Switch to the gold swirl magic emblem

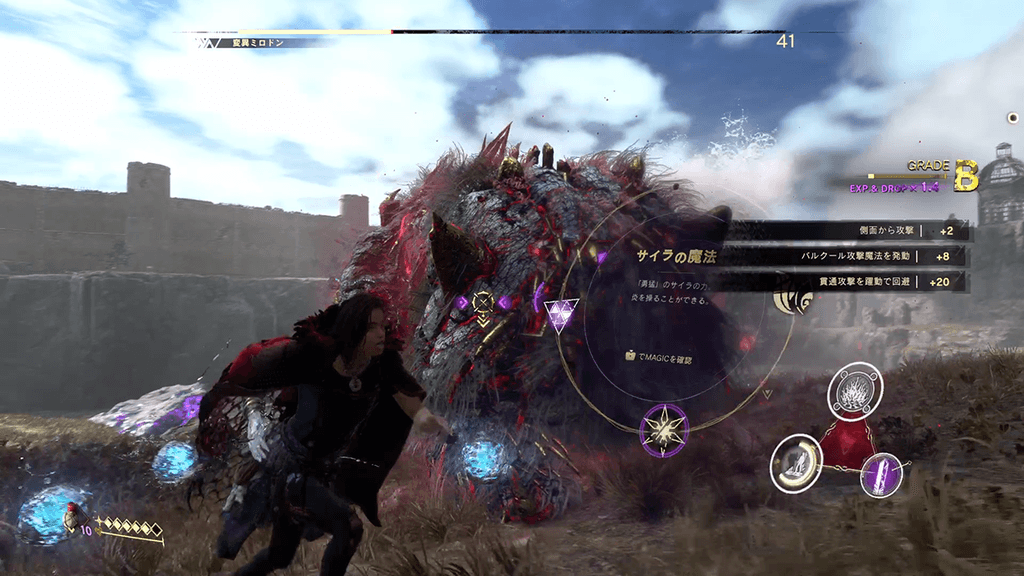click(792, 301)
